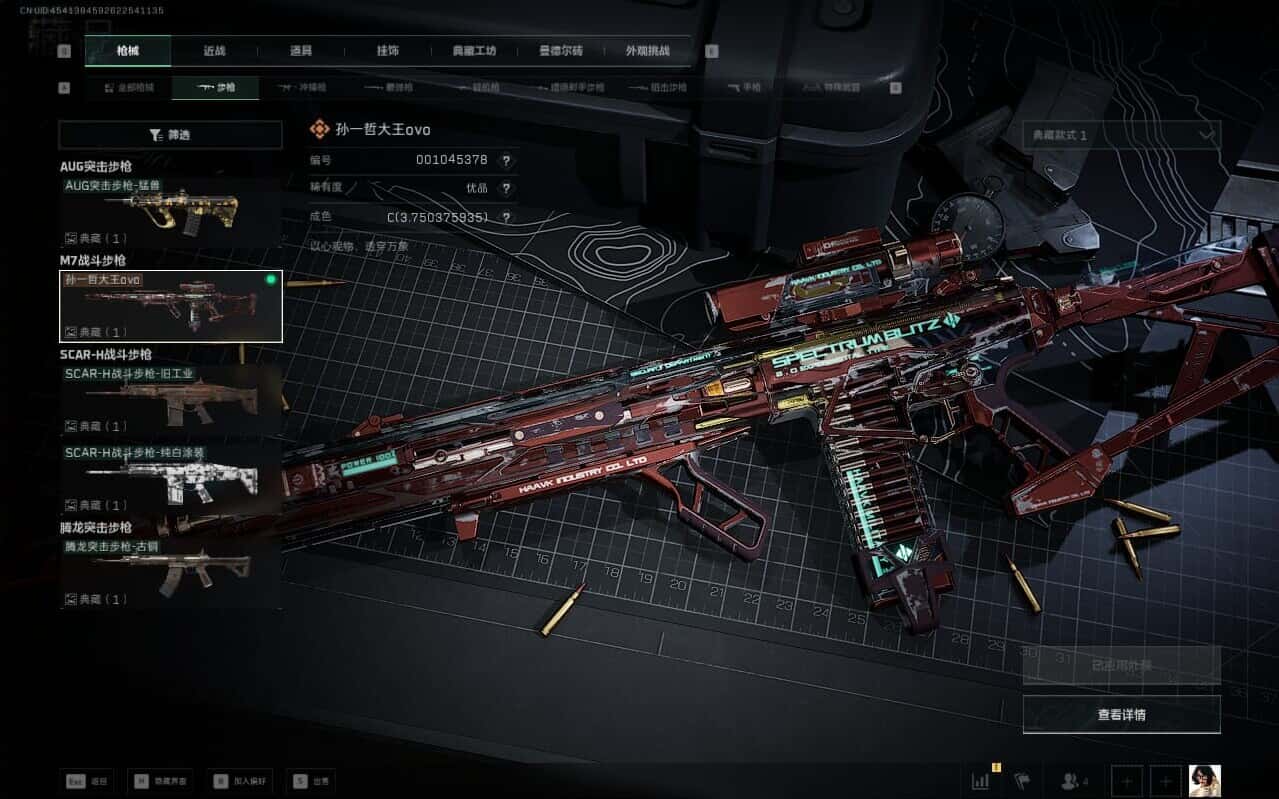Pick the SCAR-H战斗步枪-纯白涂装 skin
1279x799 pixels.
click(x=170, y=479)
